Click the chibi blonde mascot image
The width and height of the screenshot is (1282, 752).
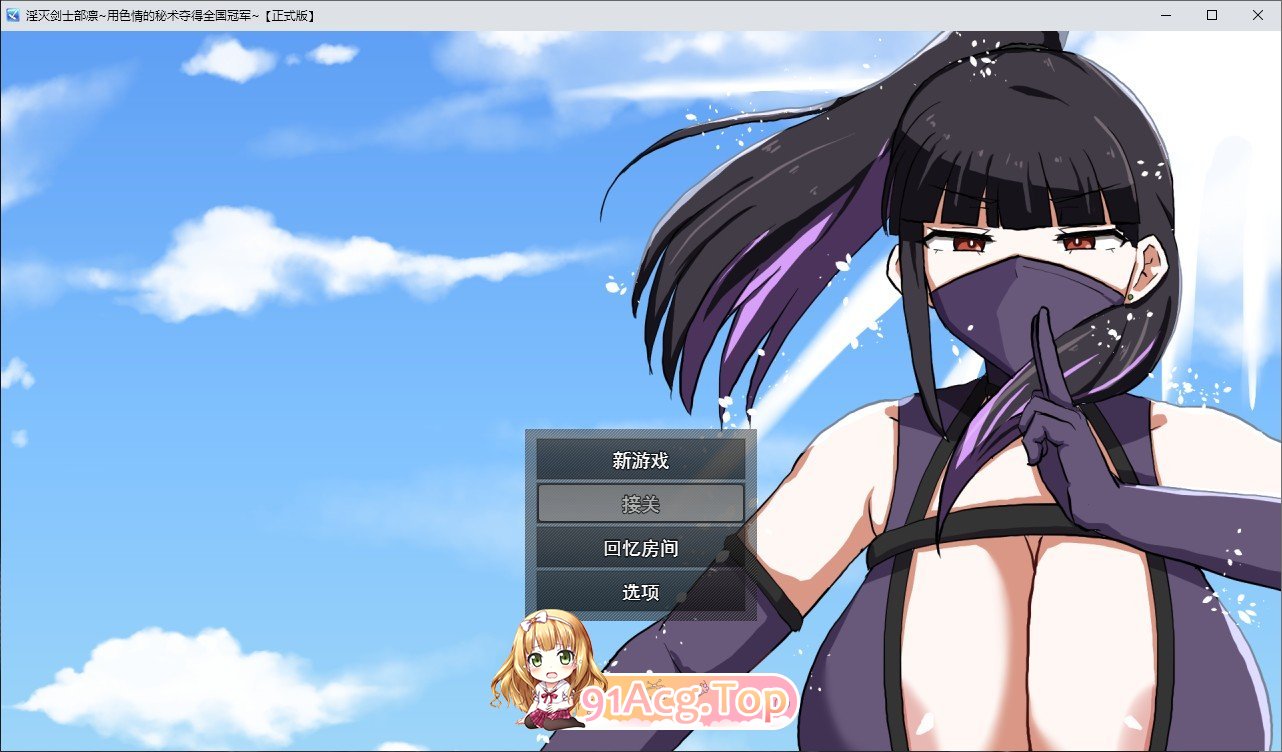click(x=545, y=670)
